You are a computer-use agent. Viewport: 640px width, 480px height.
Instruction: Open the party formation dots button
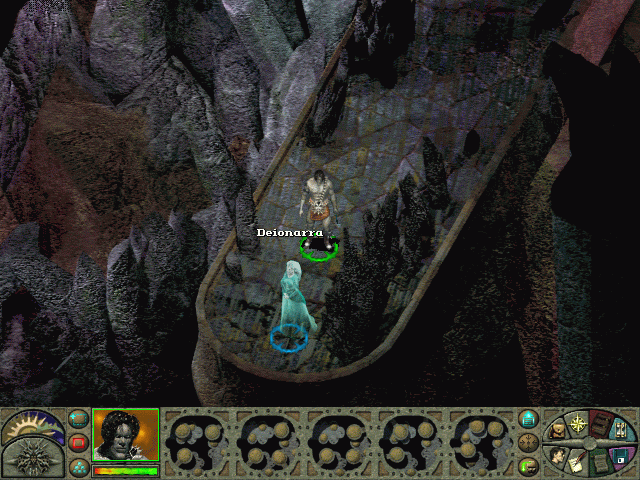78,466
